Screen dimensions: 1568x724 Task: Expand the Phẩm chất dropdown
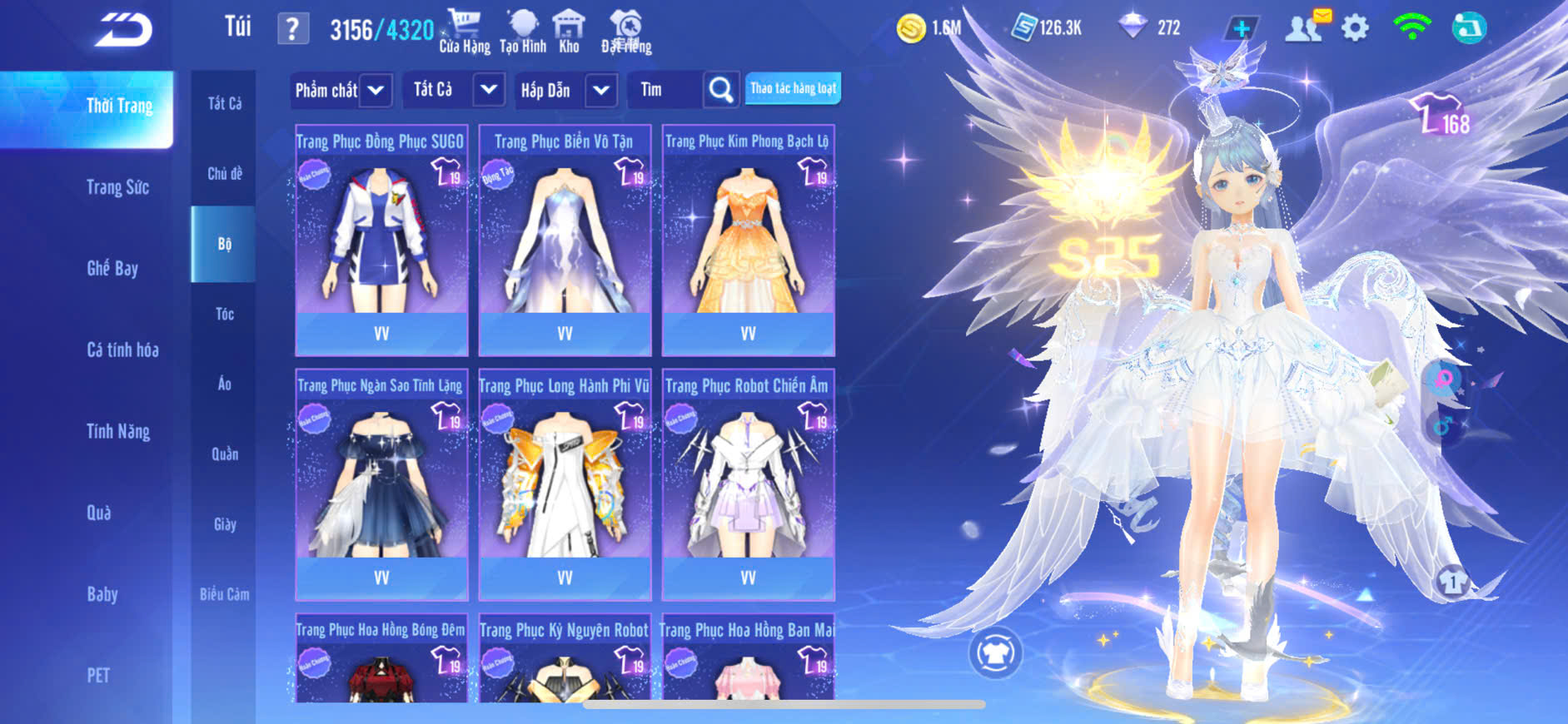coord(341,90)
